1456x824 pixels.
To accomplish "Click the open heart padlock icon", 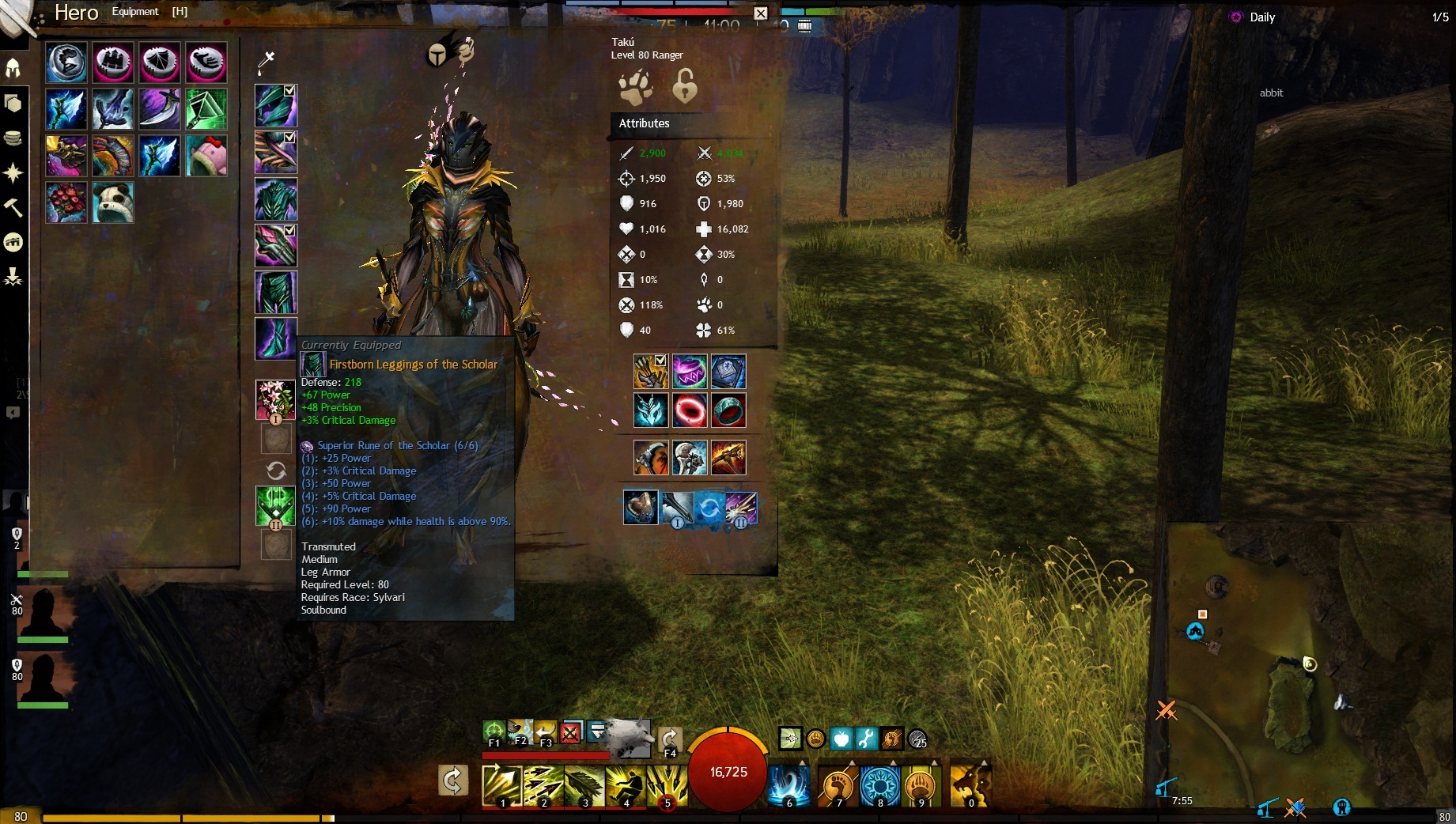I will (685, 86).
